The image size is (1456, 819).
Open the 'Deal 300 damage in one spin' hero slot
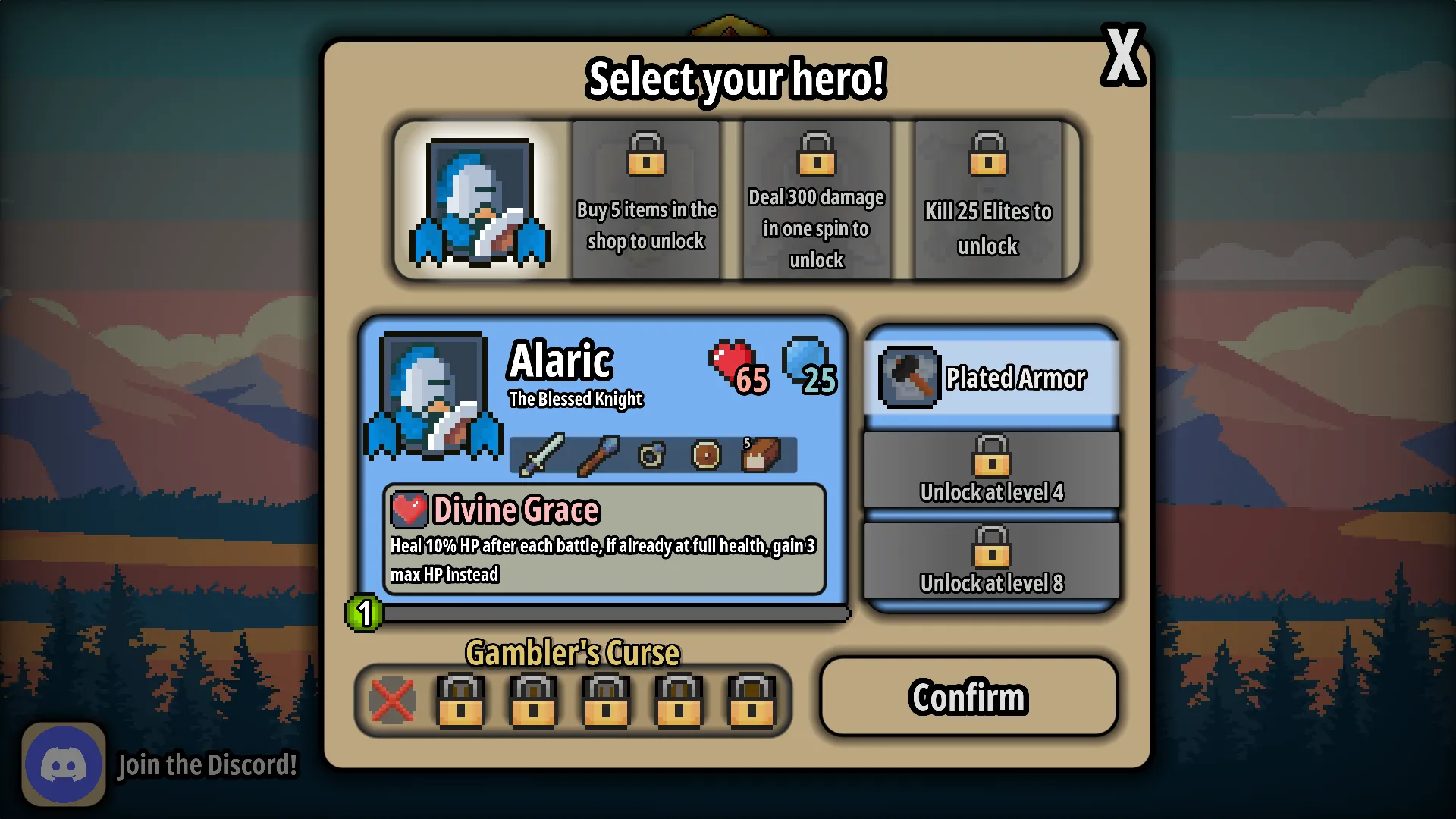pos(816,200)
